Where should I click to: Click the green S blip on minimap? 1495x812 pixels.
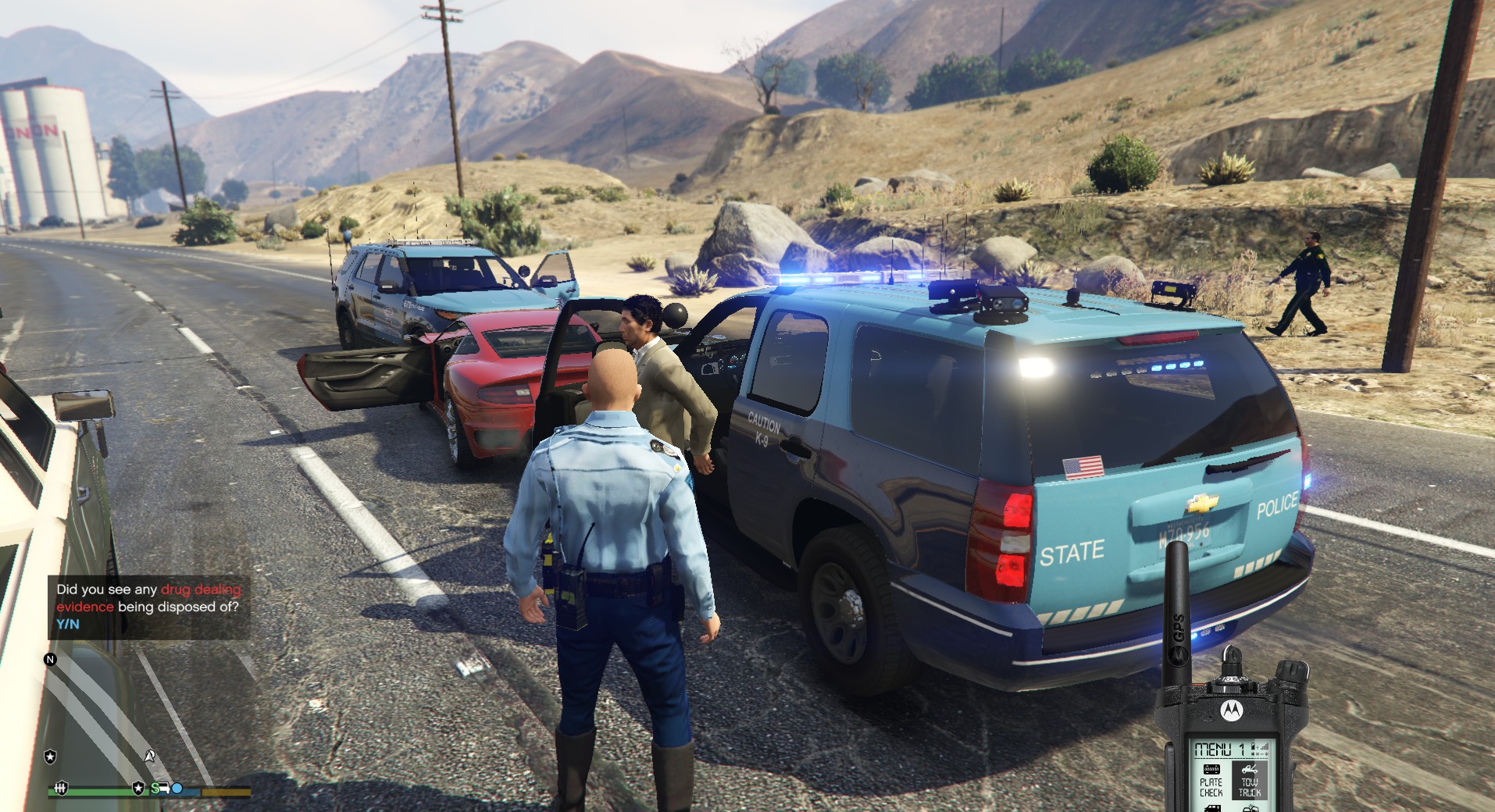point(155,788)
